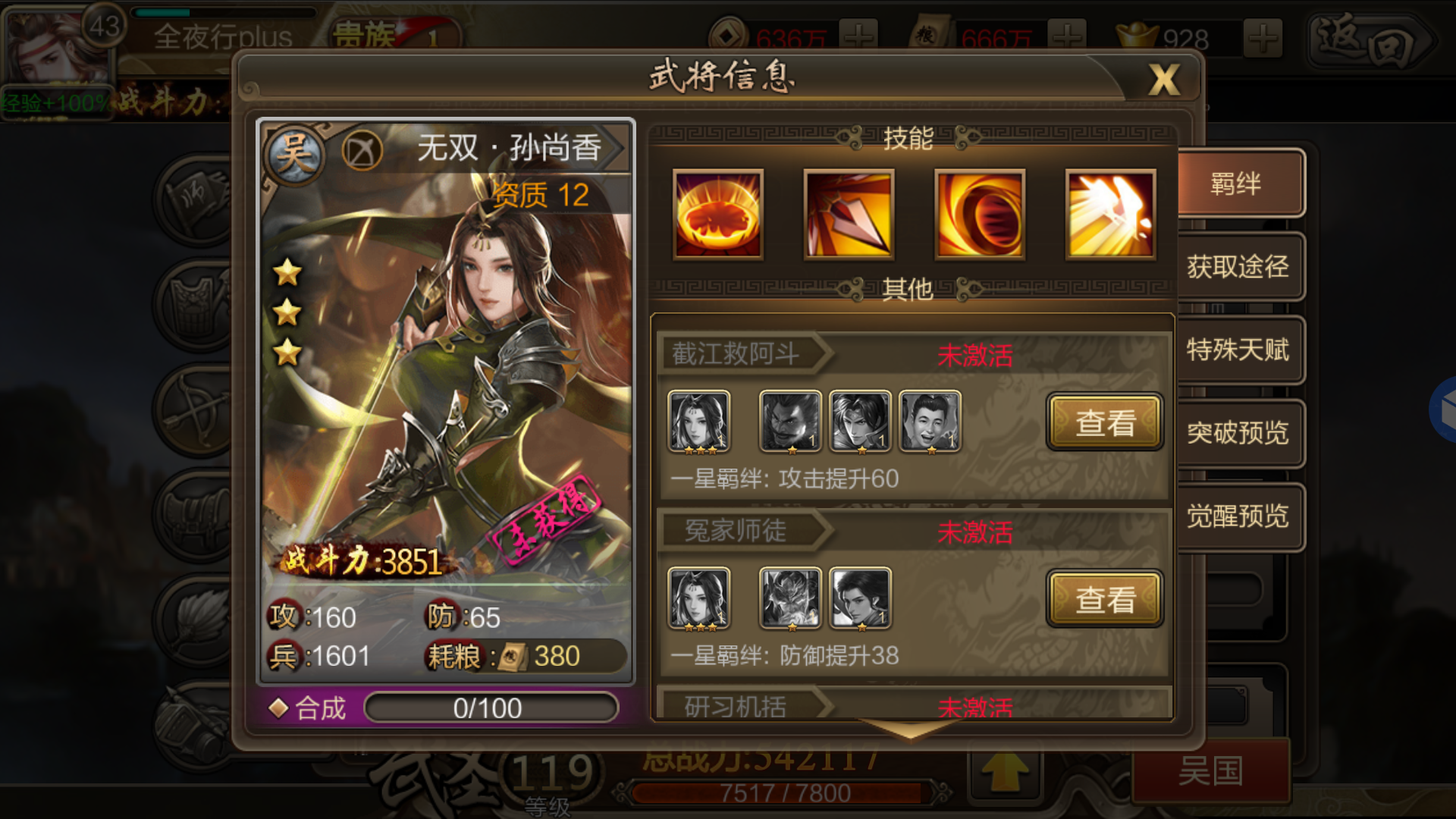Select the 突破预览 tab
Screen dimensions: 1456x819
click(1237, 433)
